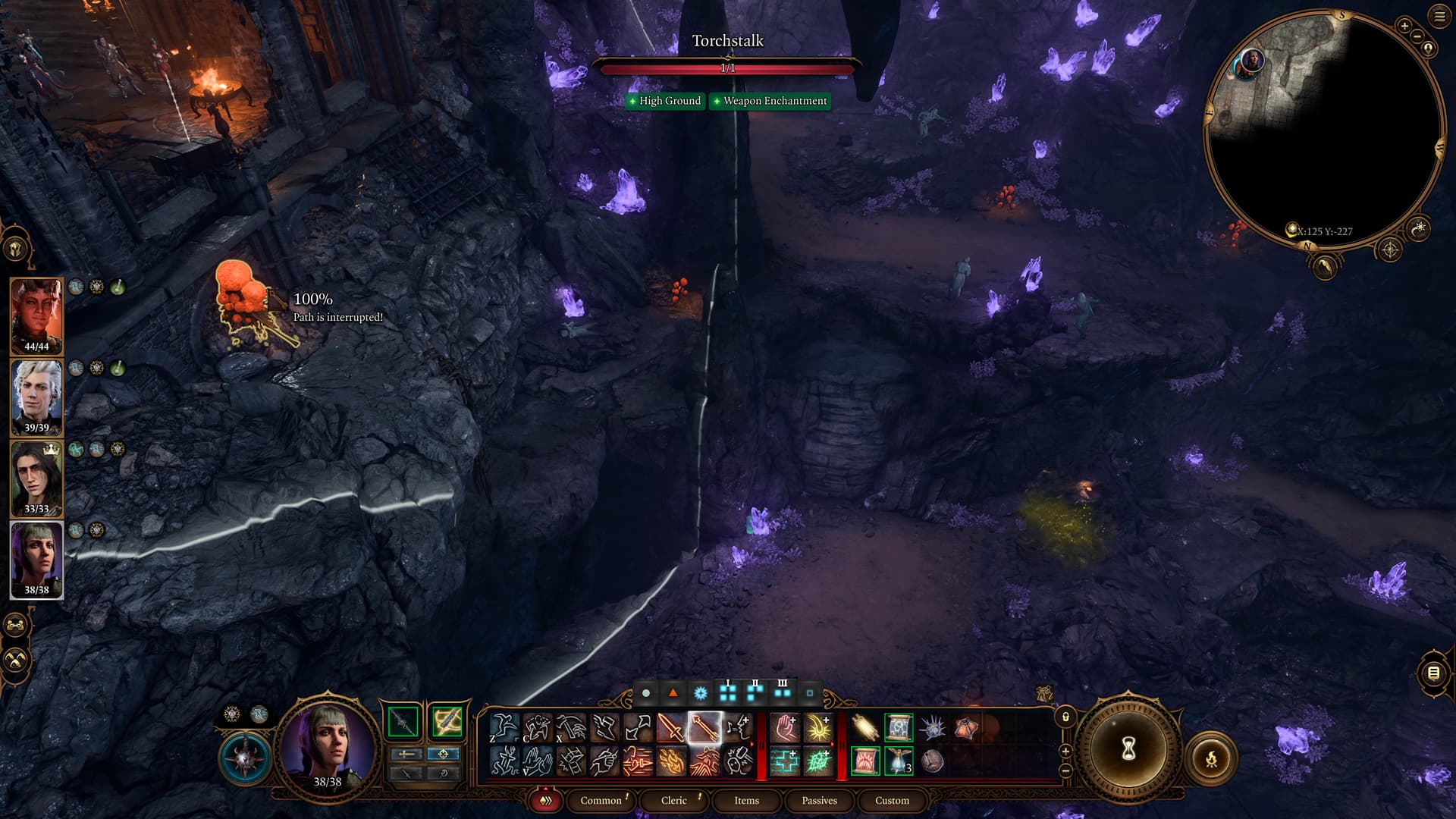Open the campfire camp button
This screenshot has width=1456, height=819.
click(x=1211, y=757)
